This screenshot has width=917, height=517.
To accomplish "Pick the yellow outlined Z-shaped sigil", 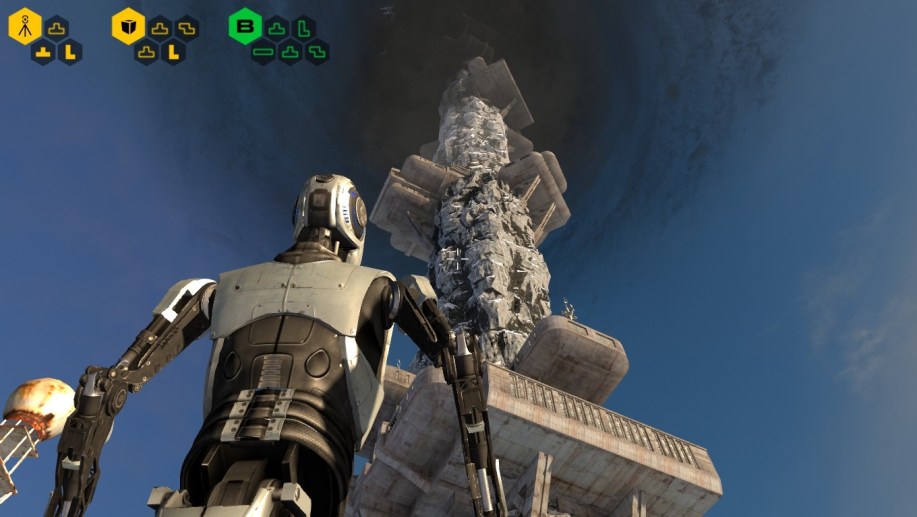I will click(x=186, y=28).
